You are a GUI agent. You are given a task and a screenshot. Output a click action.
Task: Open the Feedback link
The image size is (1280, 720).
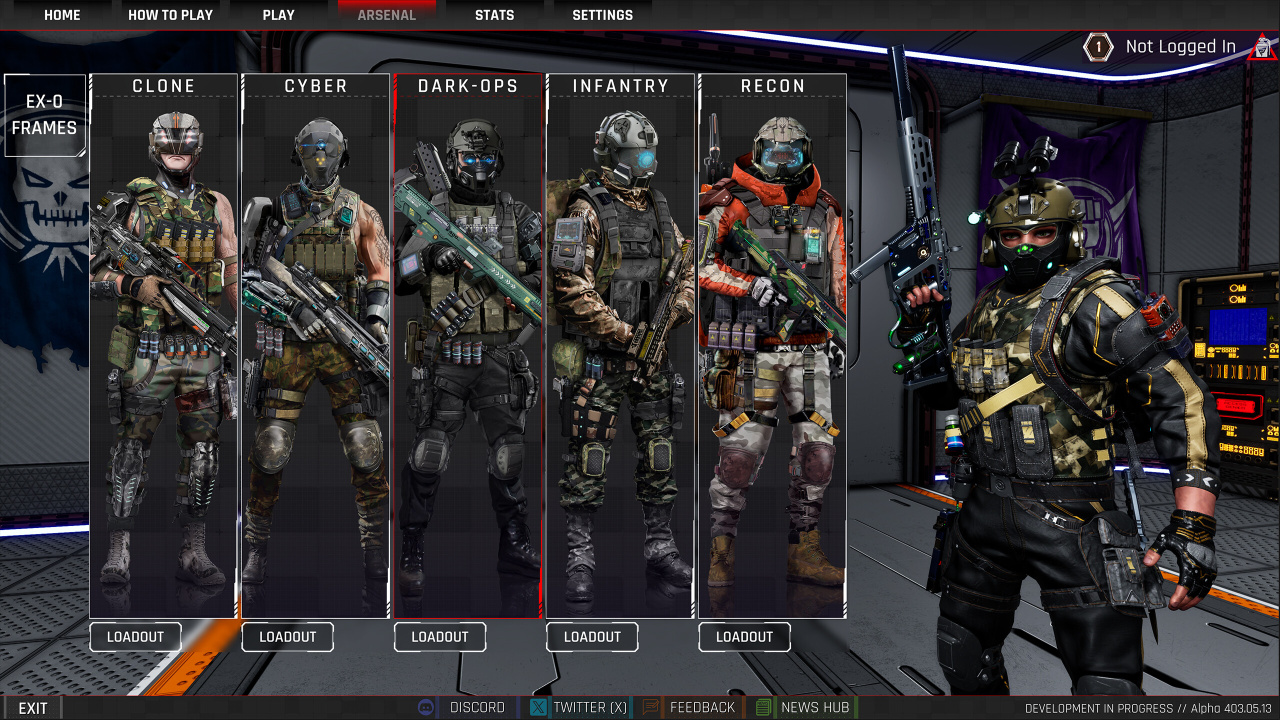point(690,707)
